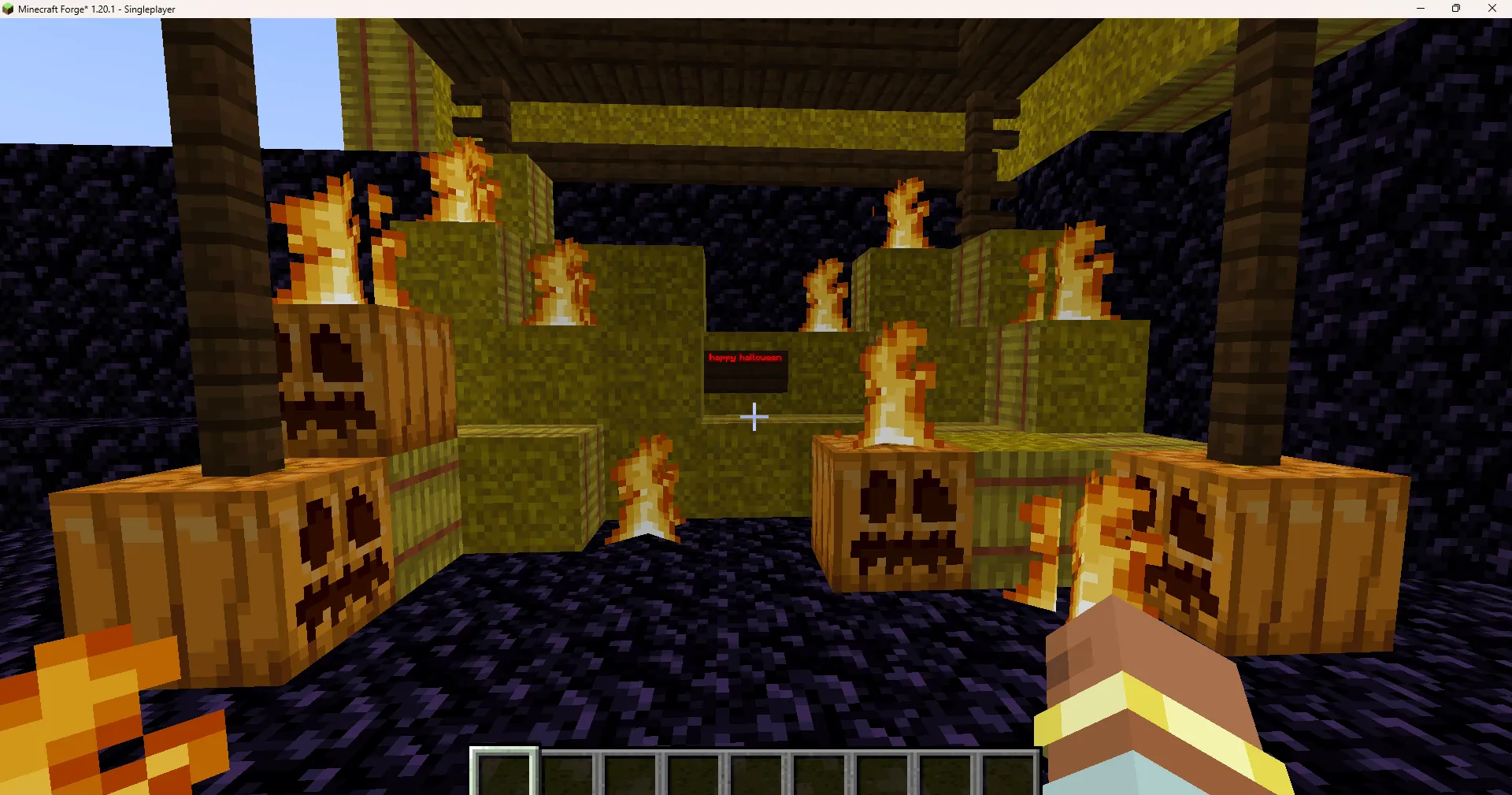Click the burning fire atop the left pumpkin
1512x795 pixels.
(x=331, y=236)
